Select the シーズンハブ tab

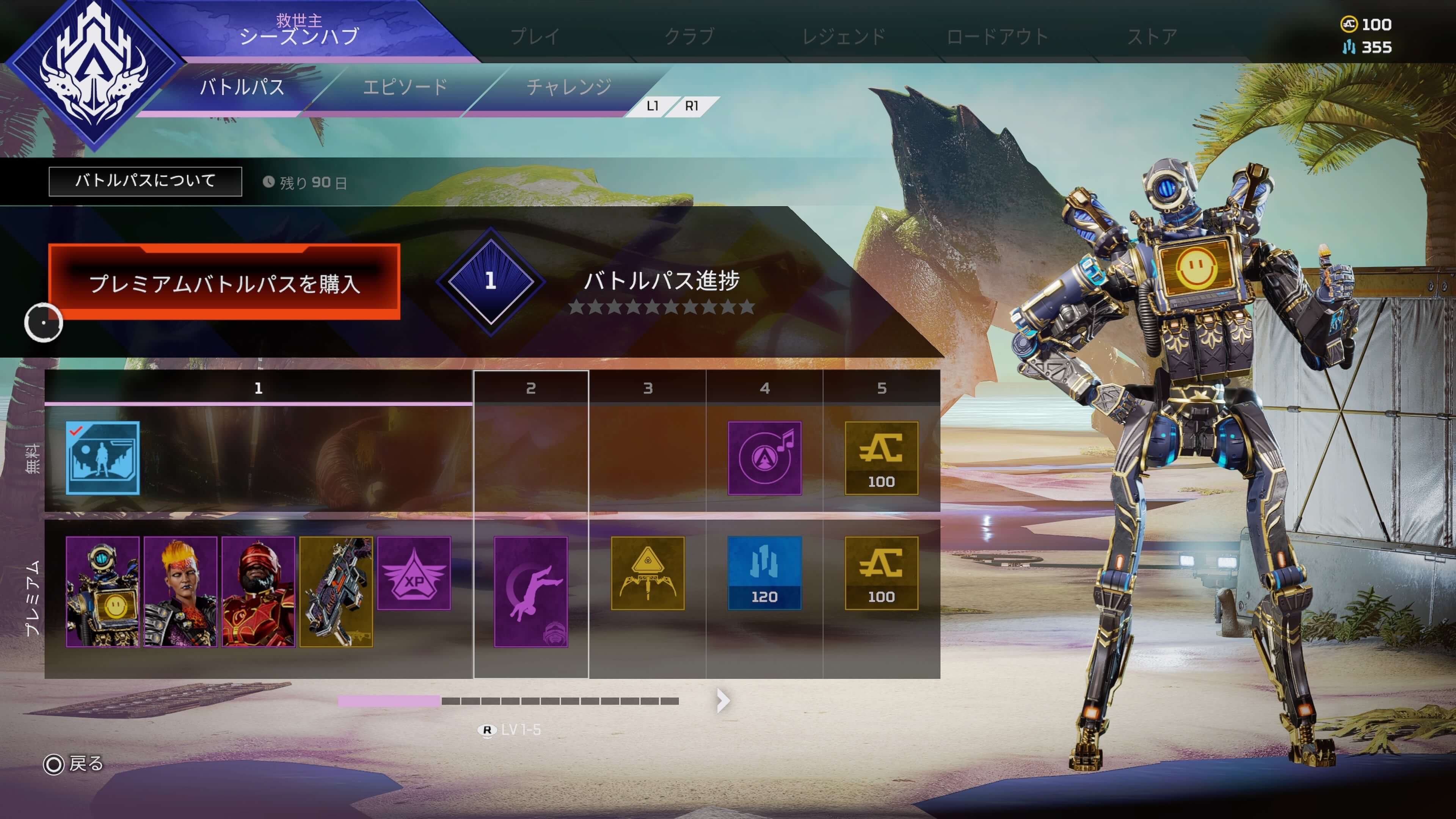click(299, 35)
